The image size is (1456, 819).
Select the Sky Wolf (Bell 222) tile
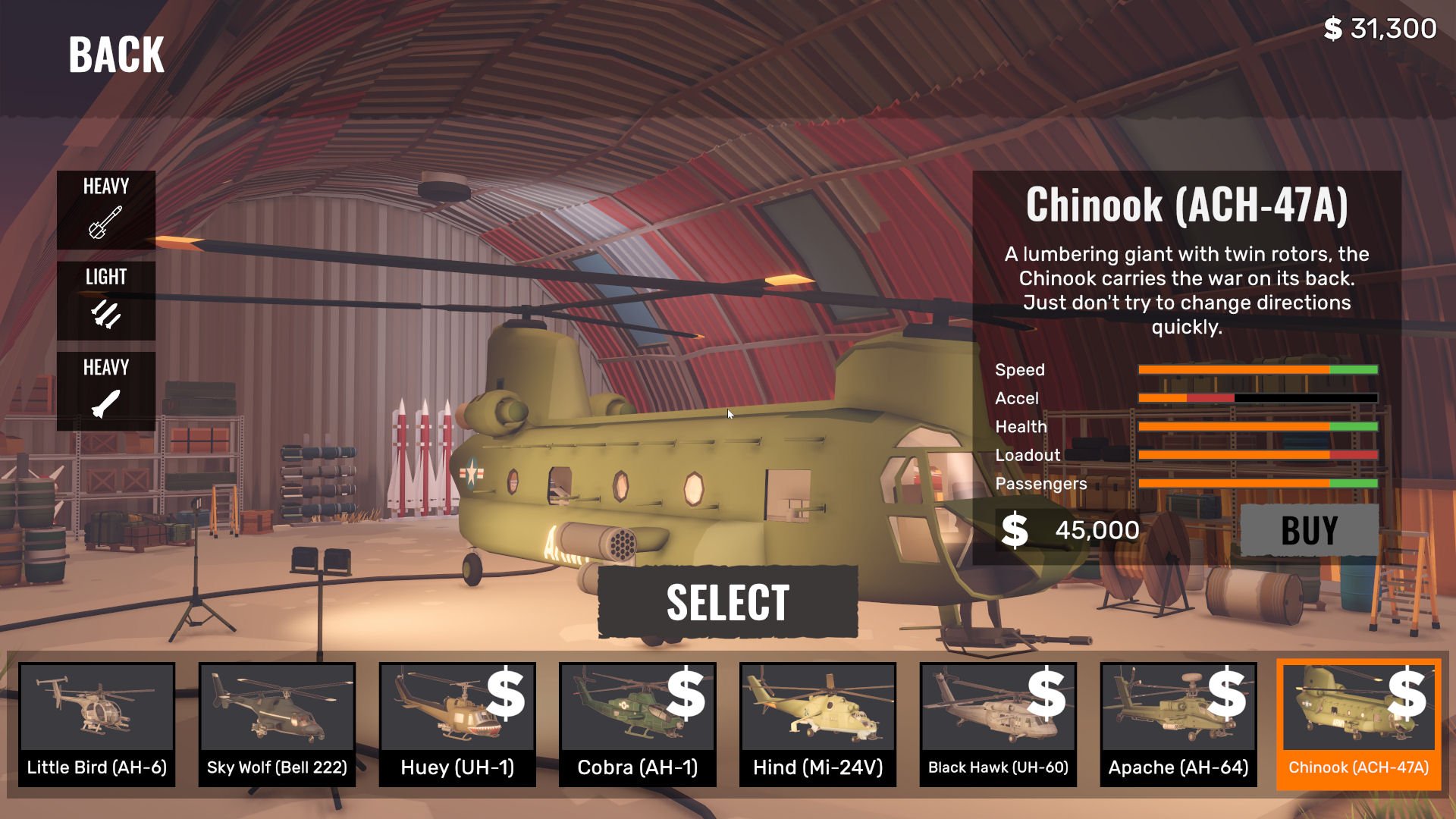pyautogui.click(x=277, y=723)
